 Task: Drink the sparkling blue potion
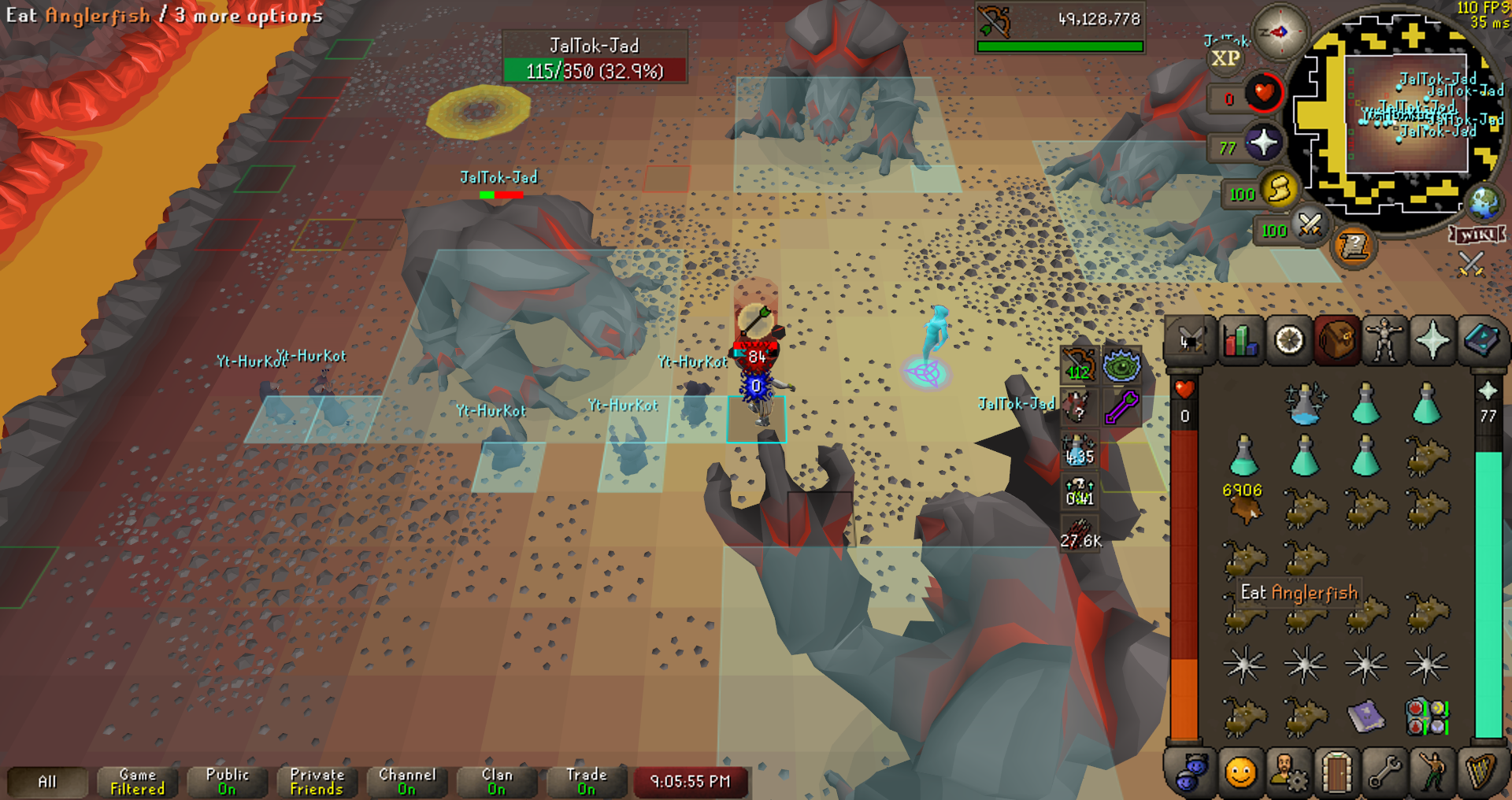coord(1305,405)
